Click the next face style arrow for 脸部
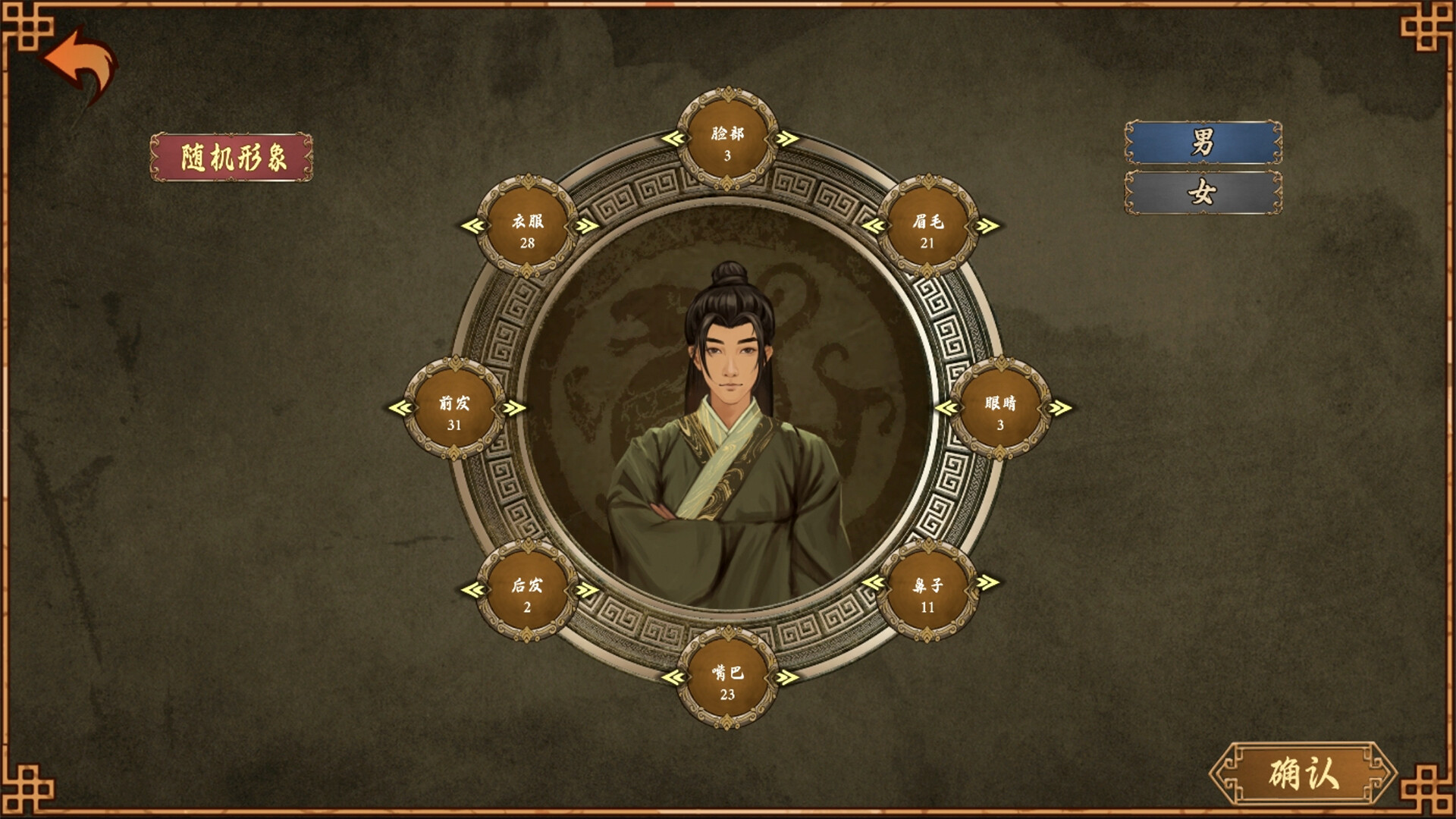 pos(784,138)
